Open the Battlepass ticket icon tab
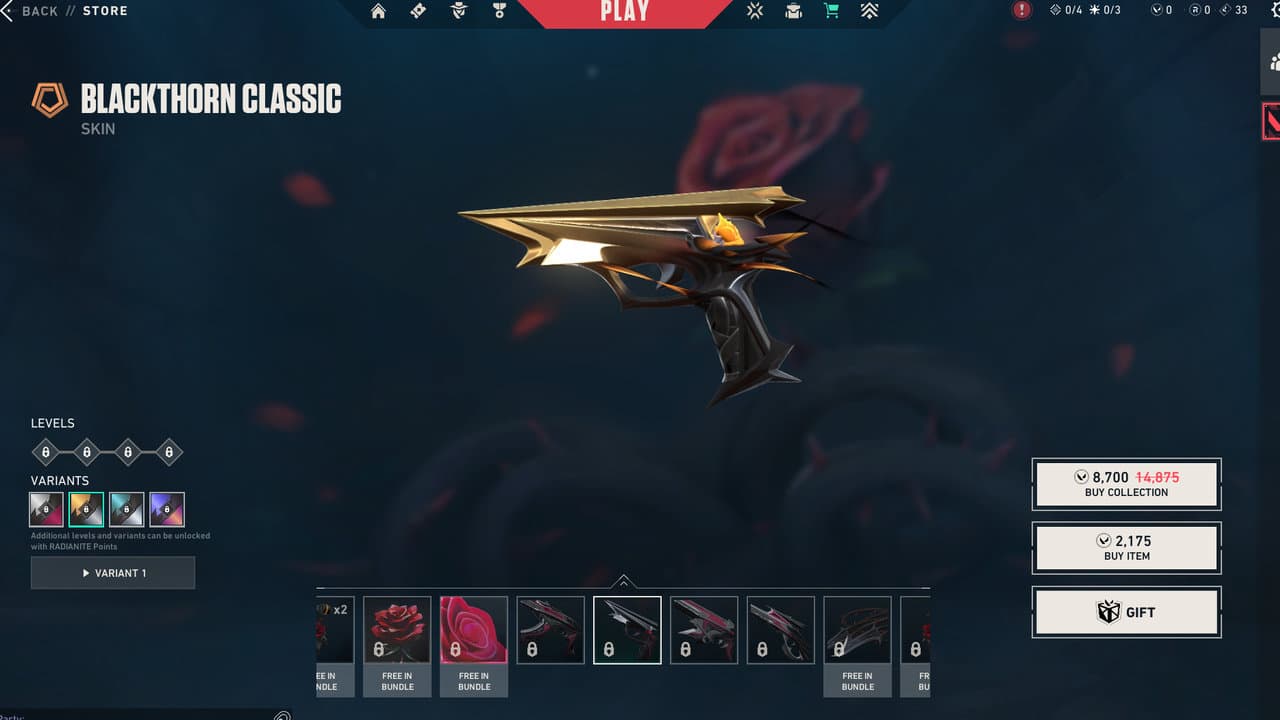Viewport: 1280px width, 720px height. click(419, 11)
